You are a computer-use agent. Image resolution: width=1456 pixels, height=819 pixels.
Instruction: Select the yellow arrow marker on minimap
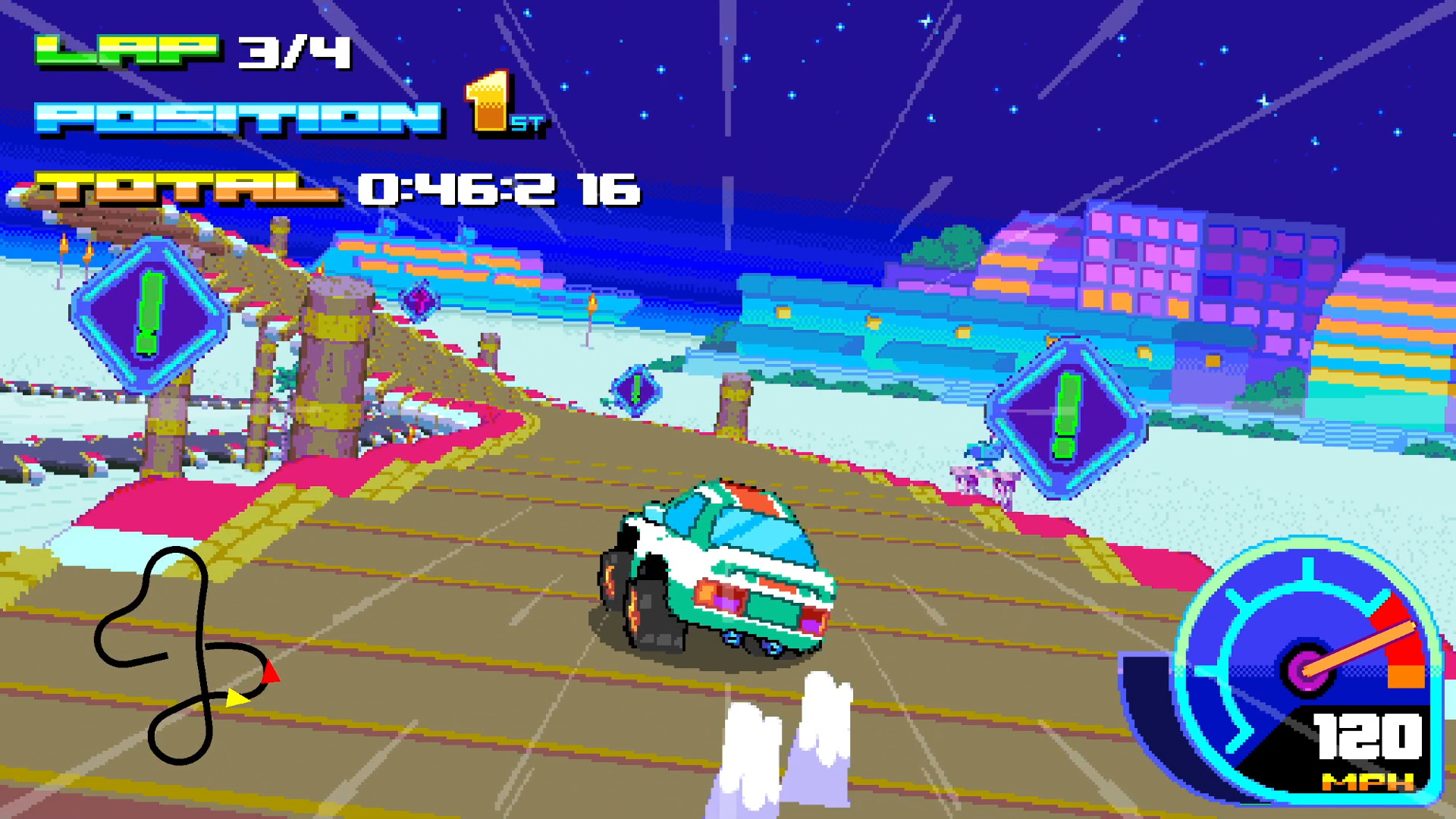tap(237, 698)
